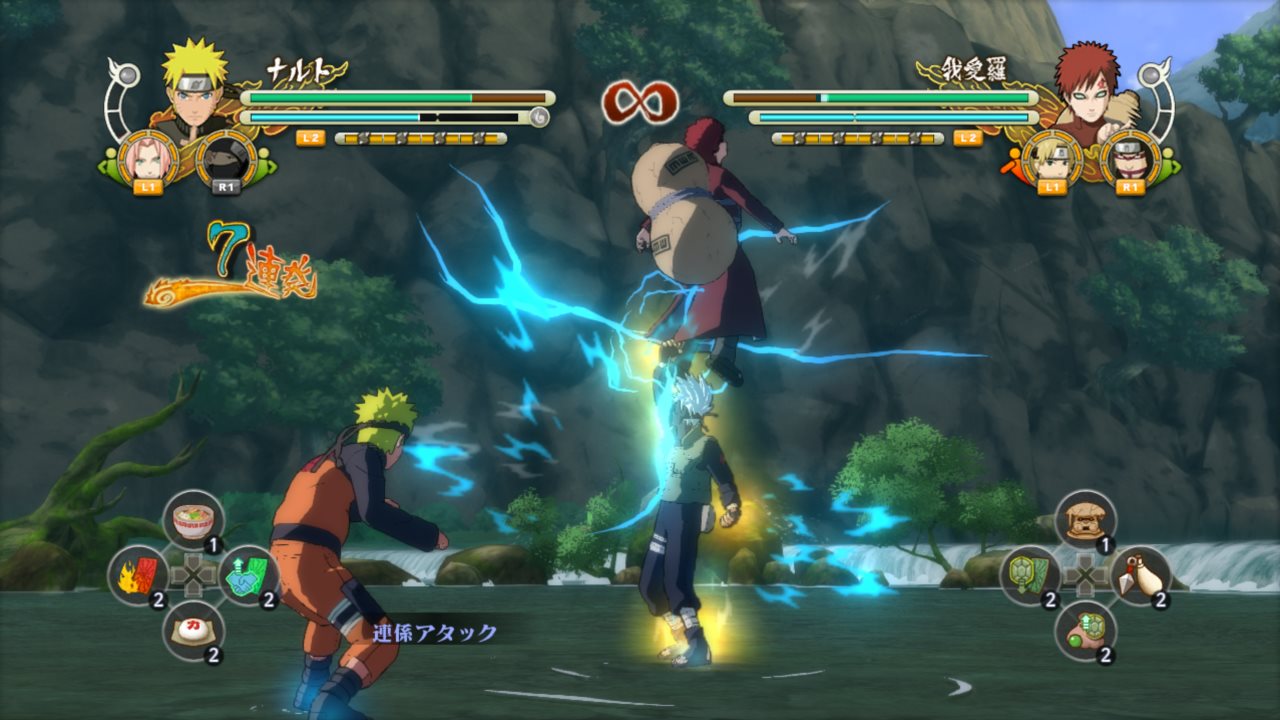Click Naruto's player portrait

(194, 88)
